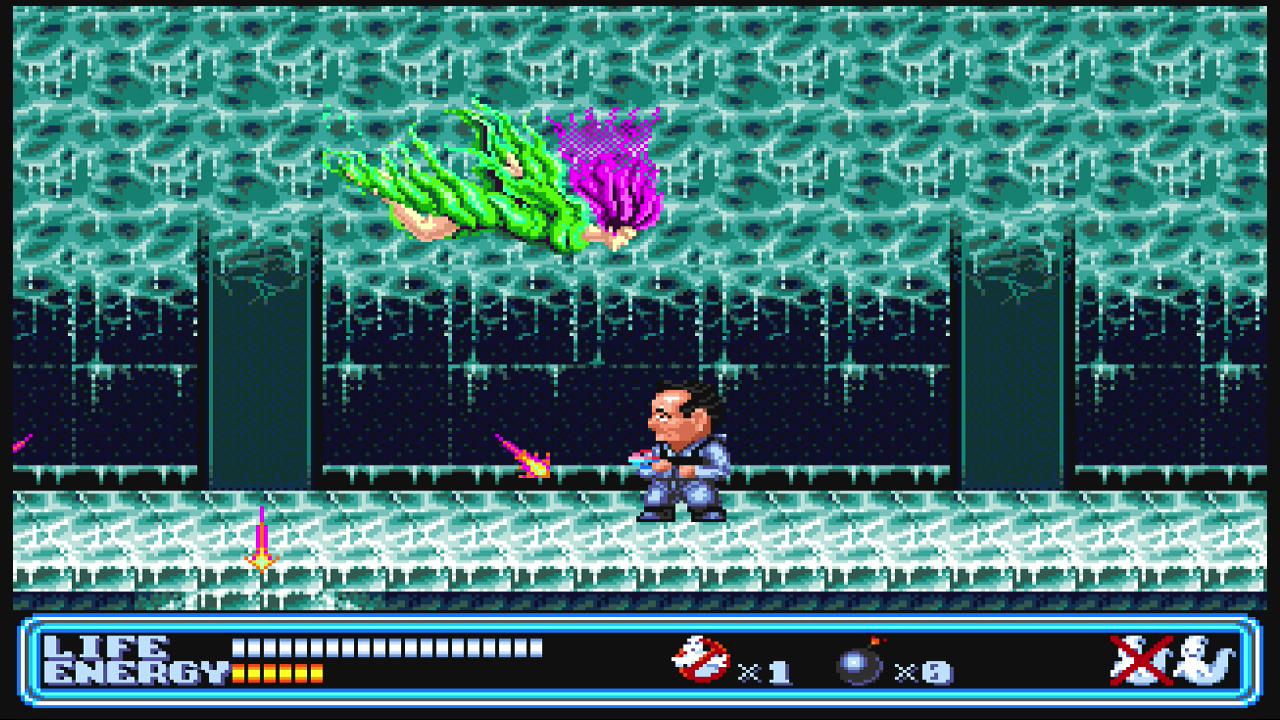This screenshot has height=720, width=1280.
Task: Click the crossed-out ghost icon
Action: click(1141, 660)
